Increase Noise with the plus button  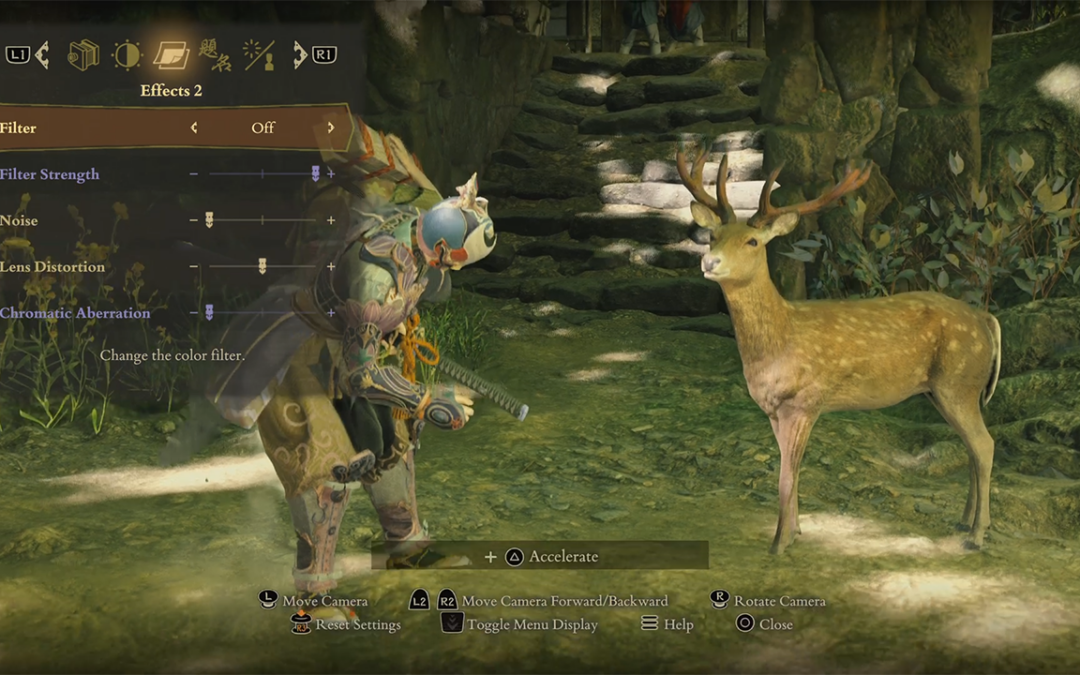[331, 220]
